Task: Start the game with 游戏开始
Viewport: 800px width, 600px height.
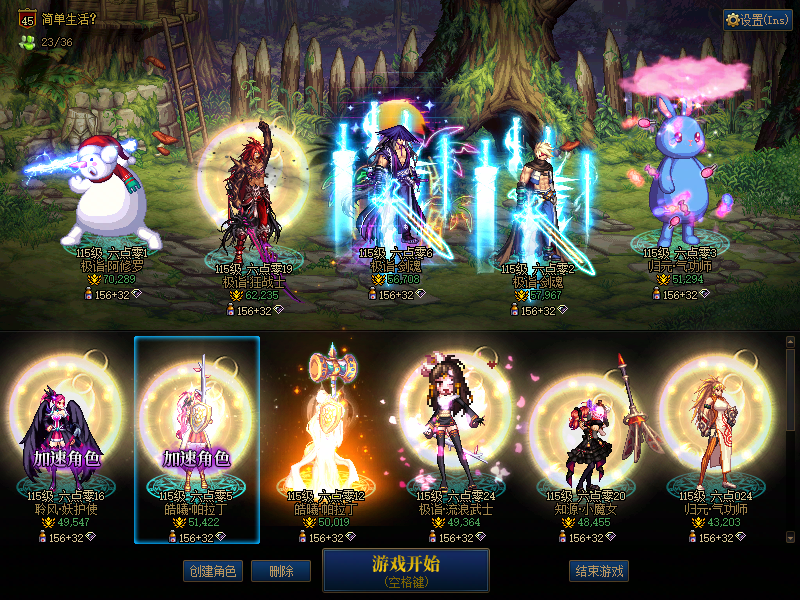Action: coord(405,569)
